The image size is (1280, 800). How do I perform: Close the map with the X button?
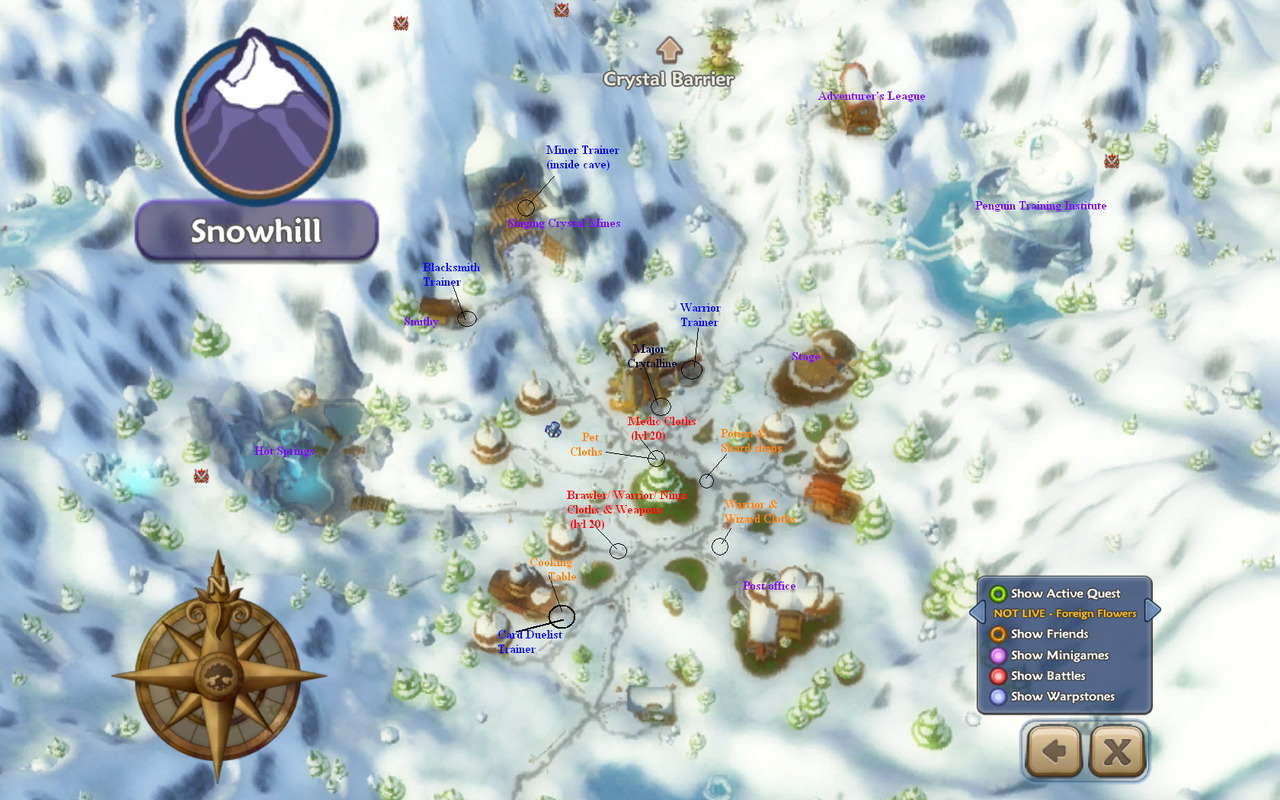coord(1116,751)
